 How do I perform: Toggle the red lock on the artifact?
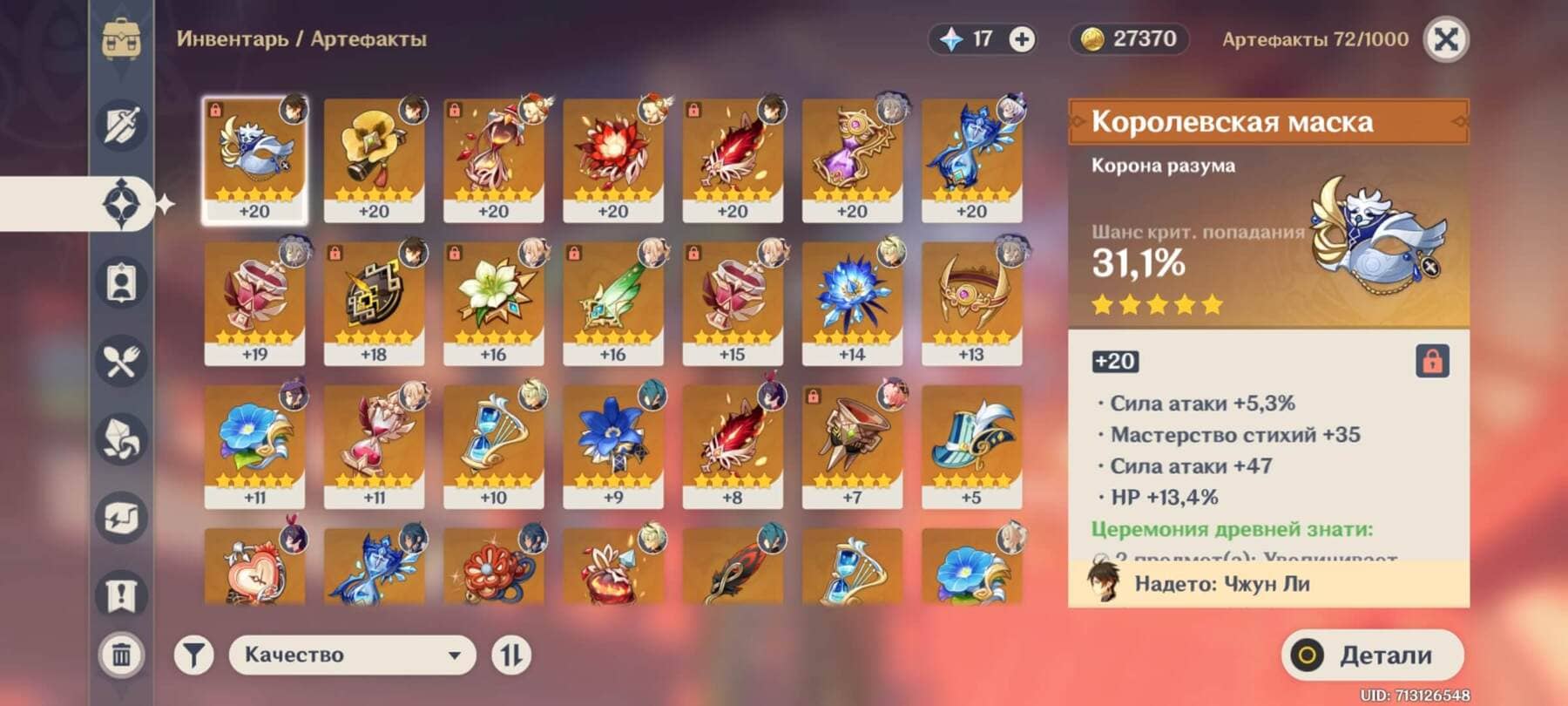click(1432, 361)
